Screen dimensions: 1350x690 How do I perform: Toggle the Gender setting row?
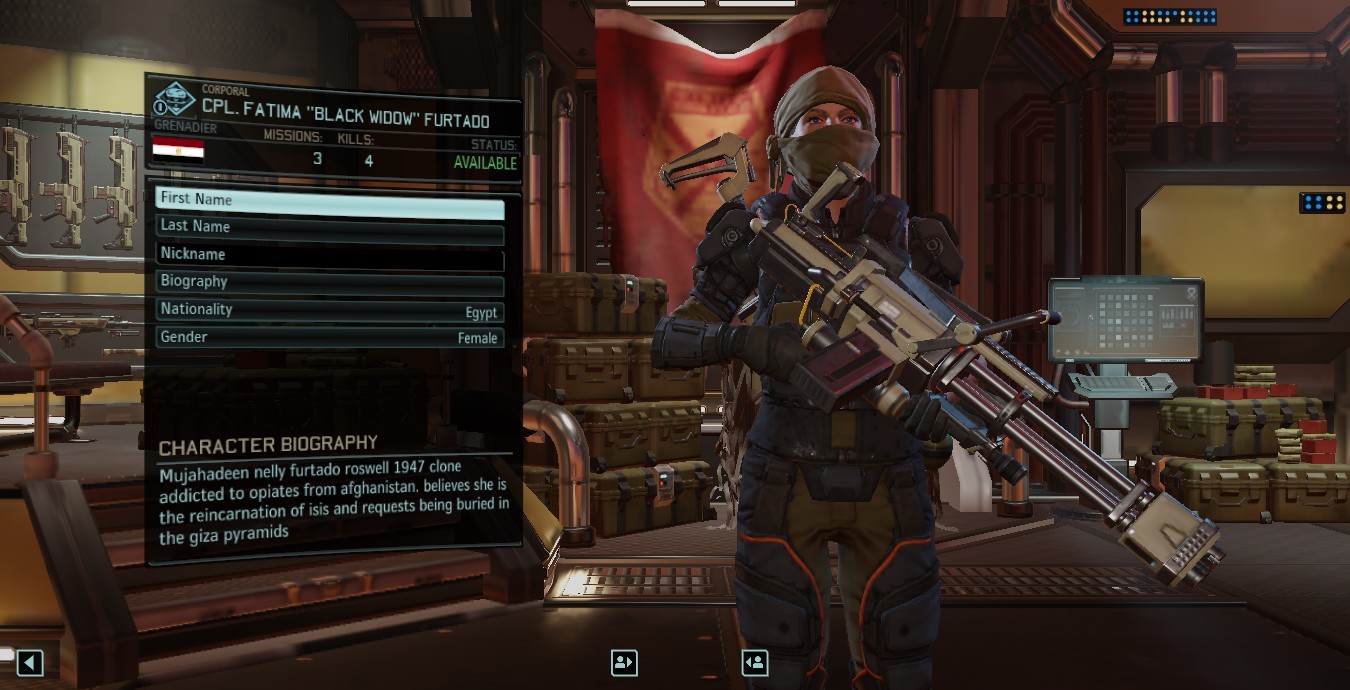click(329, 338)
